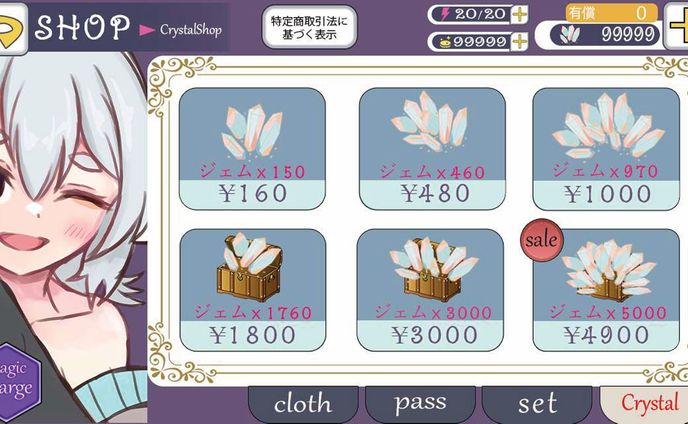Purchase the 1760 gem chest for ¥1800
Screen dimensions: 688x424
click(x=251, y=289)
